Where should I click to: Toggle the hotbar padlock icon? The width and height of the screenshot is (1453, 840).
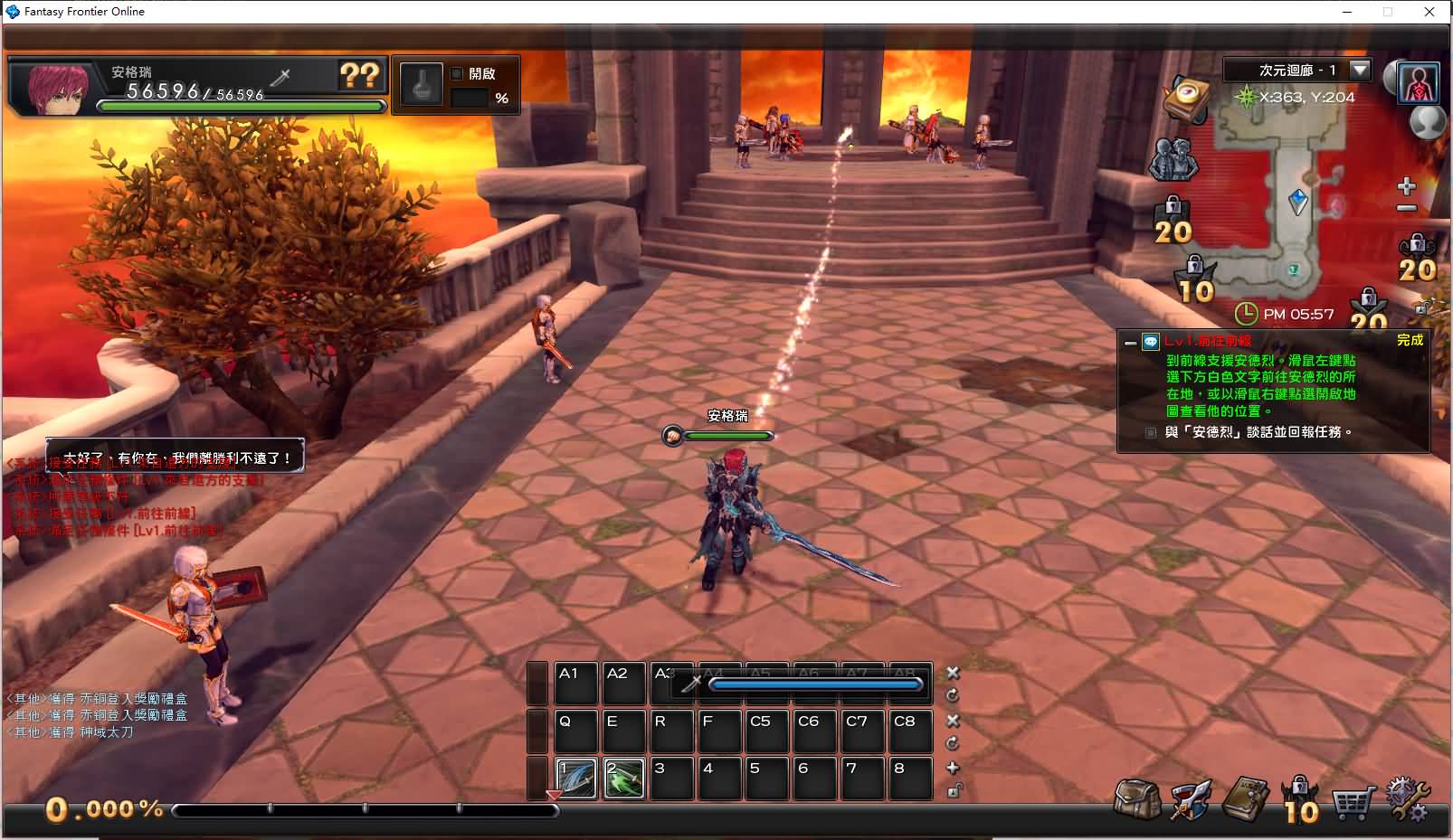954,791
